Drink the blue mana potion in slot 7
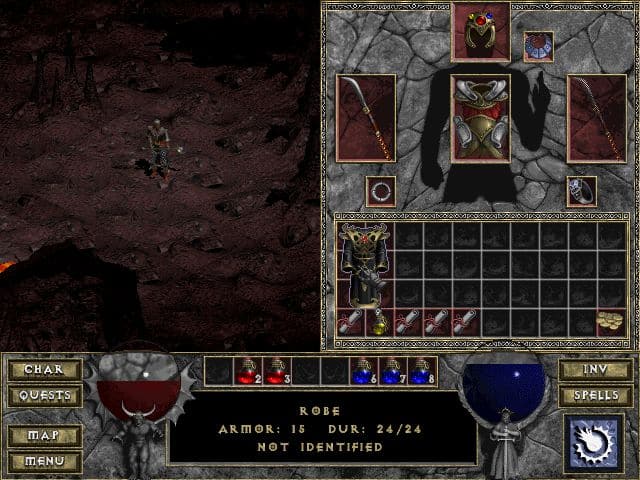This screenshot has width=640, height=480. (x=391, y=372)
